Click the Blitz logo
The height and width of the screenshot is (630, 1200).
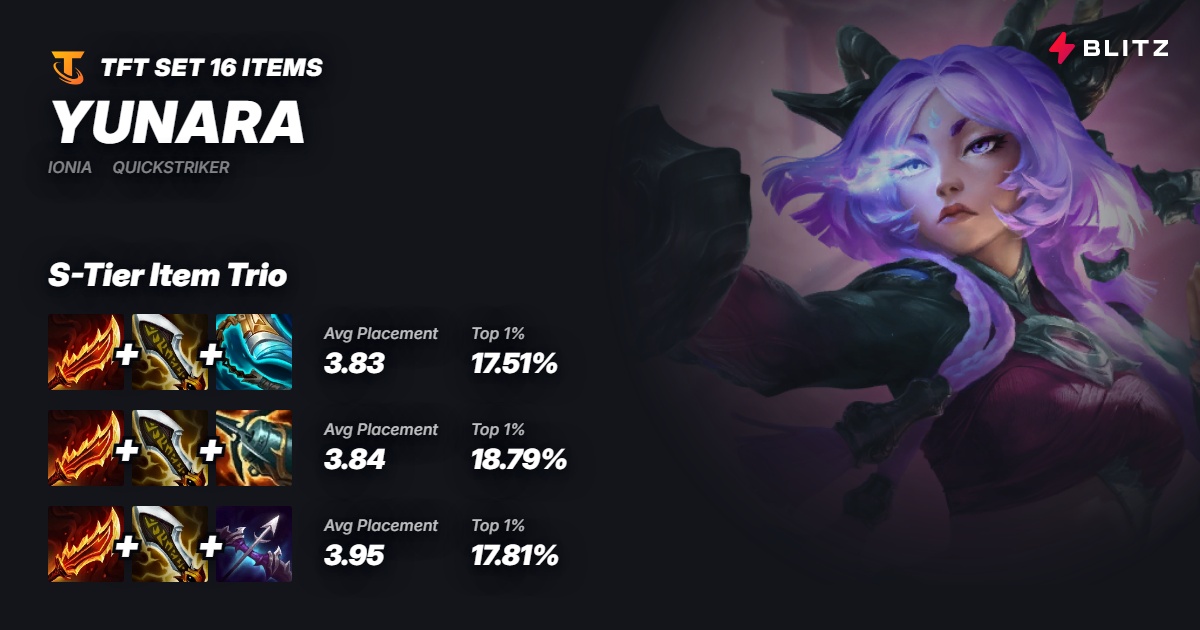pyautogui.click(x=1108, y=47)
